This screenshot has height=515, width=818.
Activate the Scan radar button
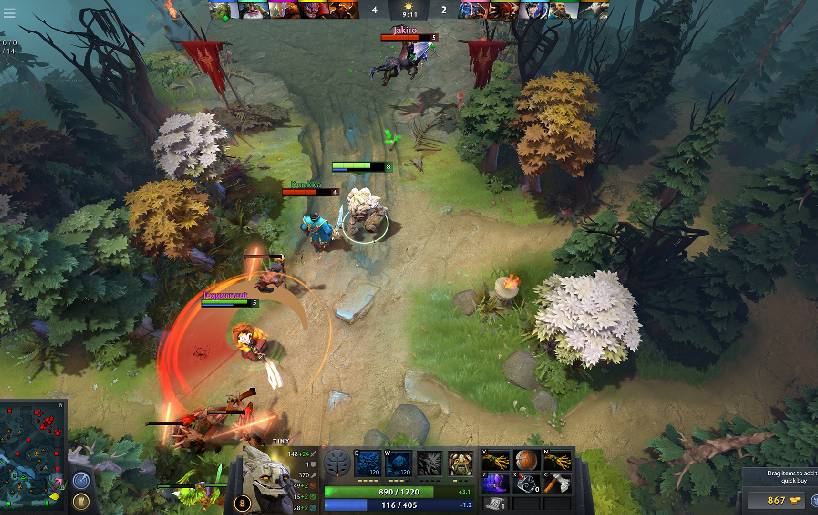tap(82, 480)
